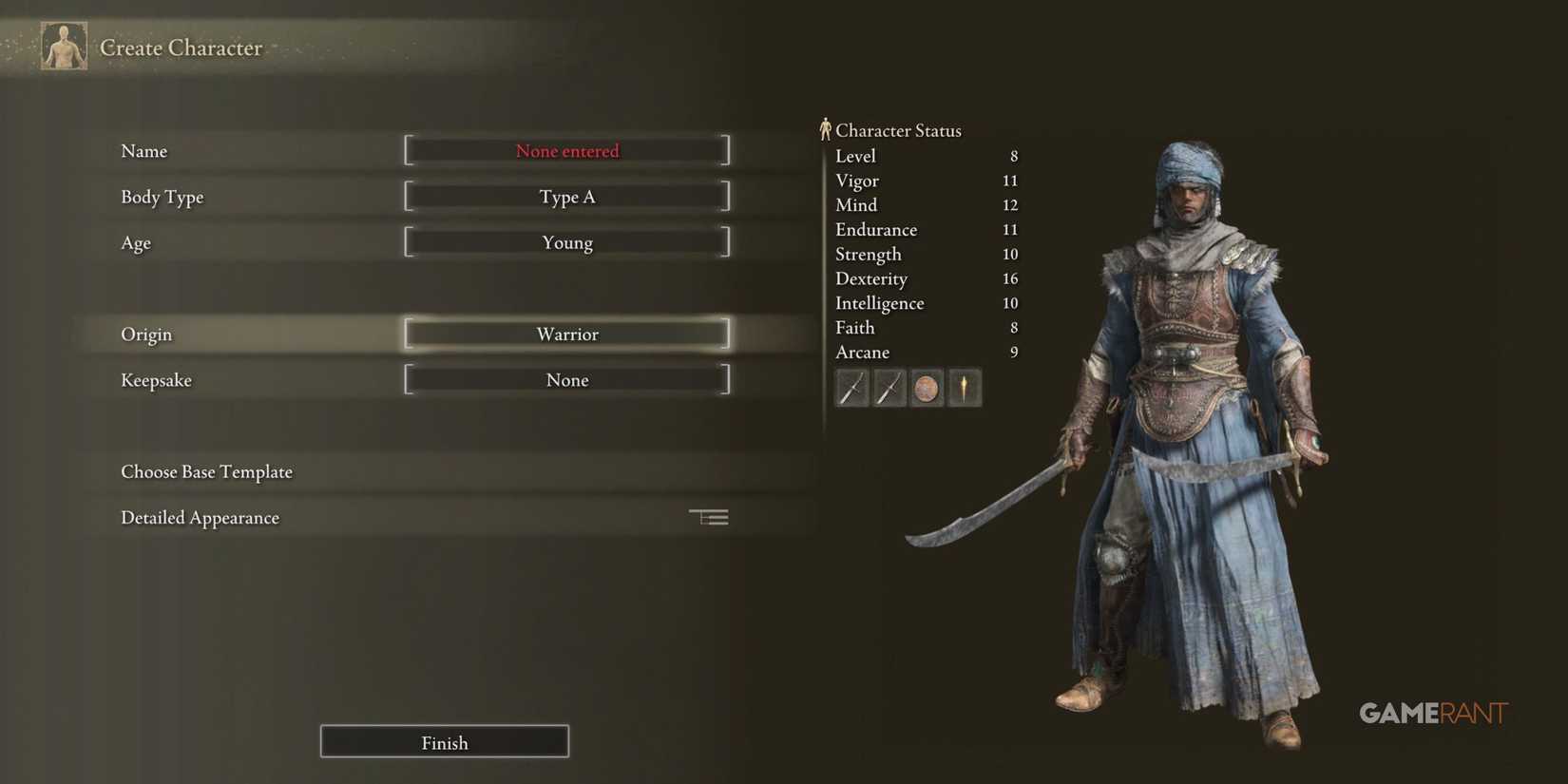Toggle the Keepsake selection from None
1568x784 pixels.
click(566, 379)
